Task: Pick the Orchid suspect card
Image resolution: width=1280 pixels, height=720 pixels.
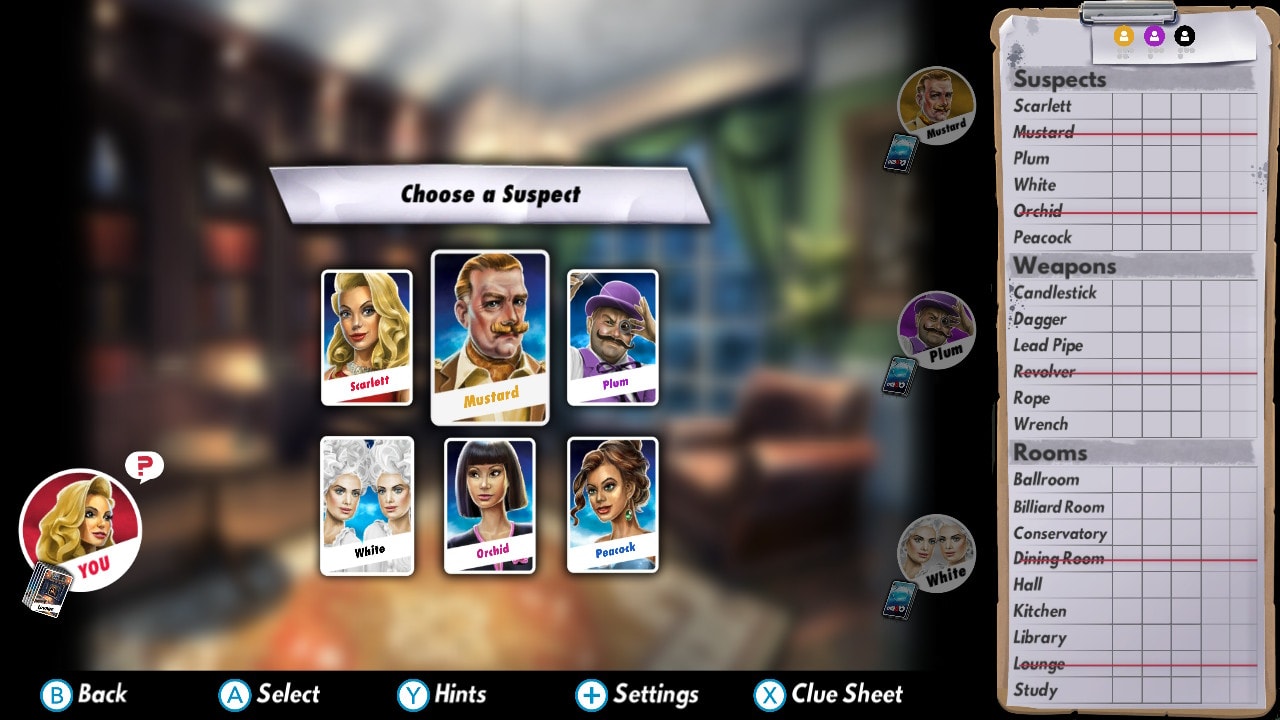Action: click(489, 507)
